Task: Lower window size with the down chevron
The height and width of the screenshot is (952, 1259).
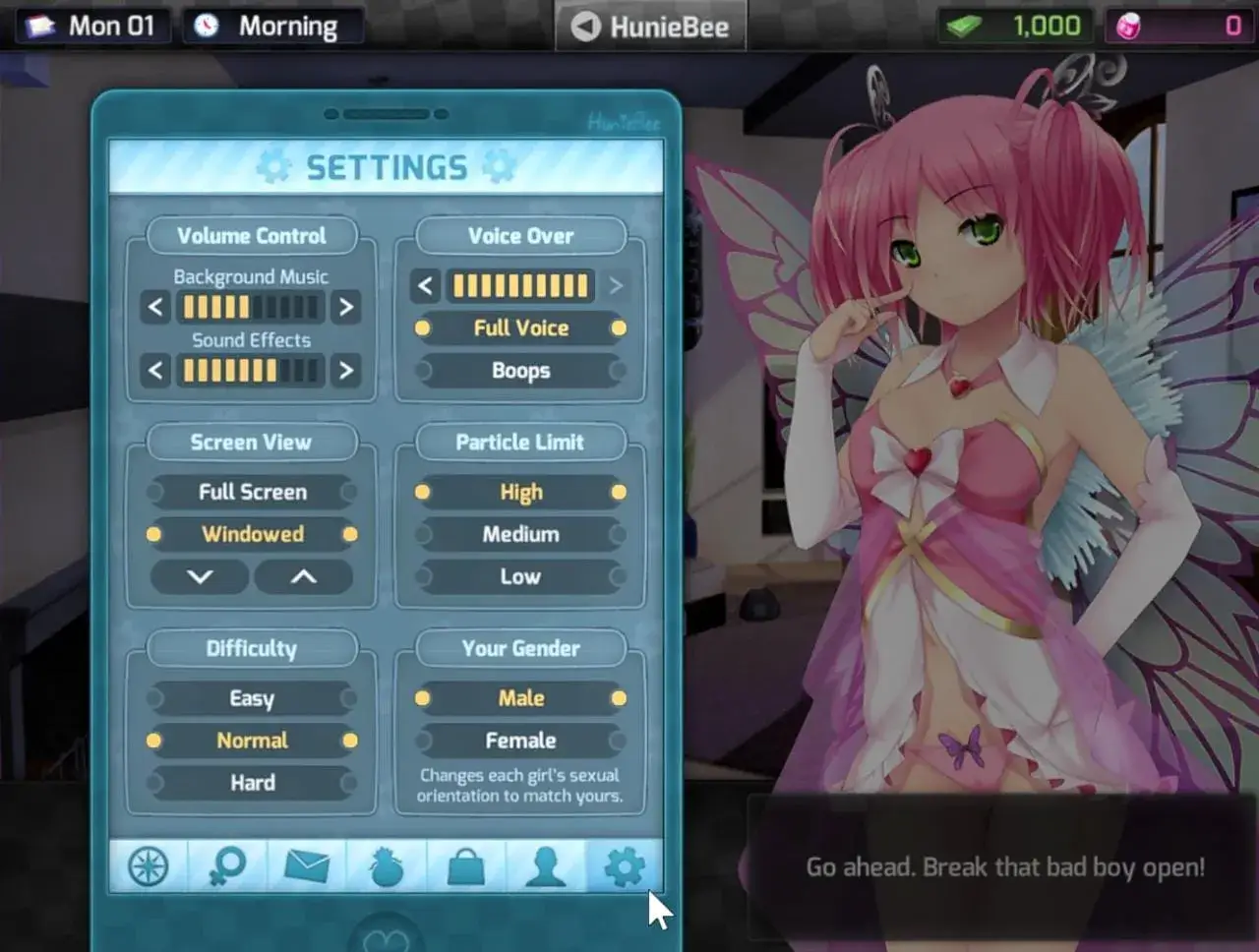Action: (200, 577)
